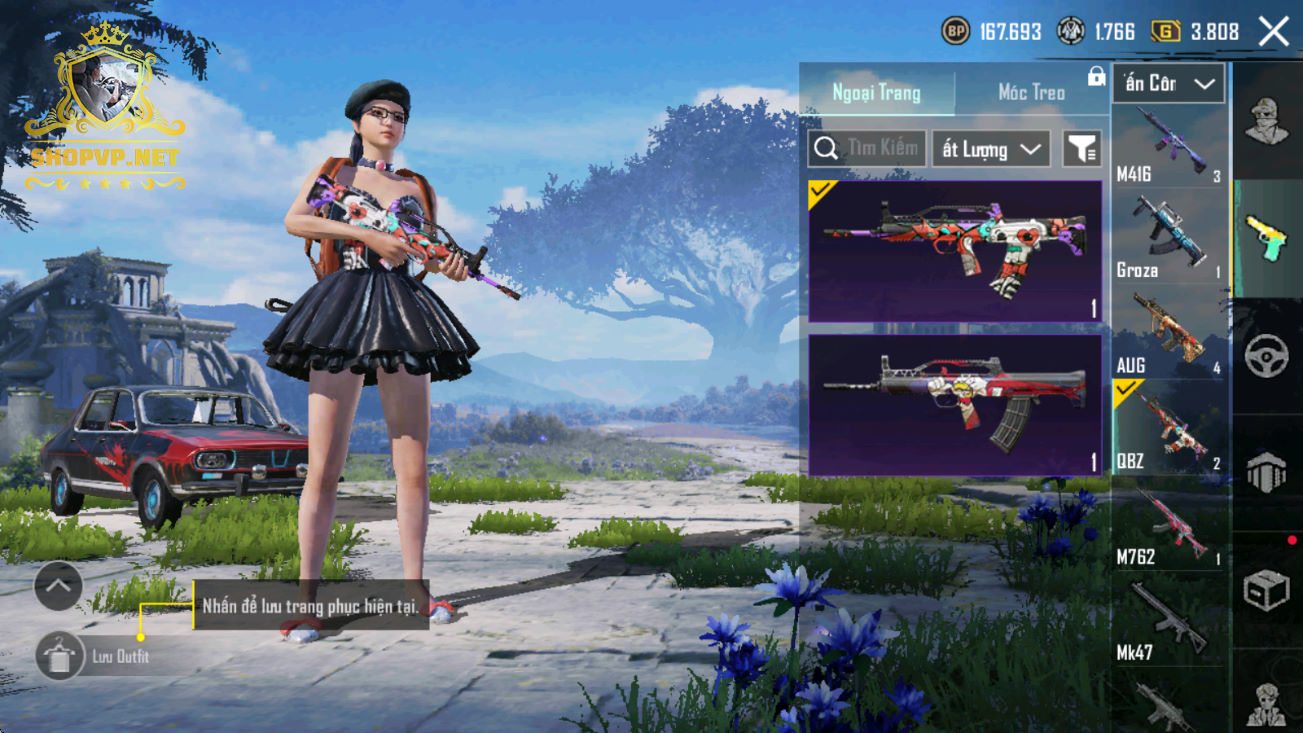Select M416 in the weapon list
Viewport: 1303px width, 733px height.
pos(1169,147)
